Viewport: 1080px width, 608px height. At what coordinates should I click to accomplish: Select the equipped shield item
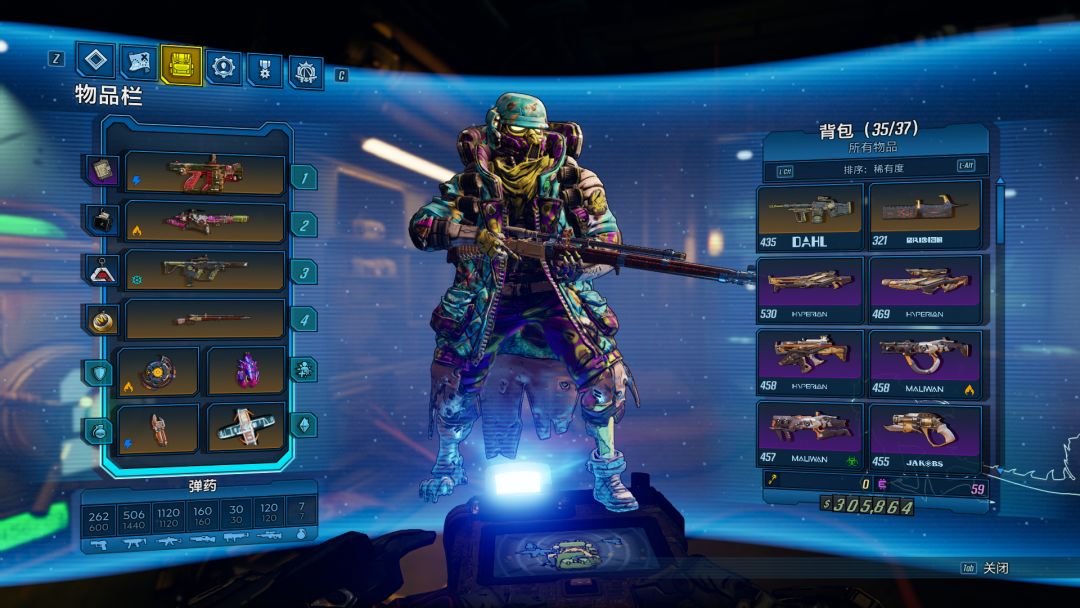pos(158,371)
